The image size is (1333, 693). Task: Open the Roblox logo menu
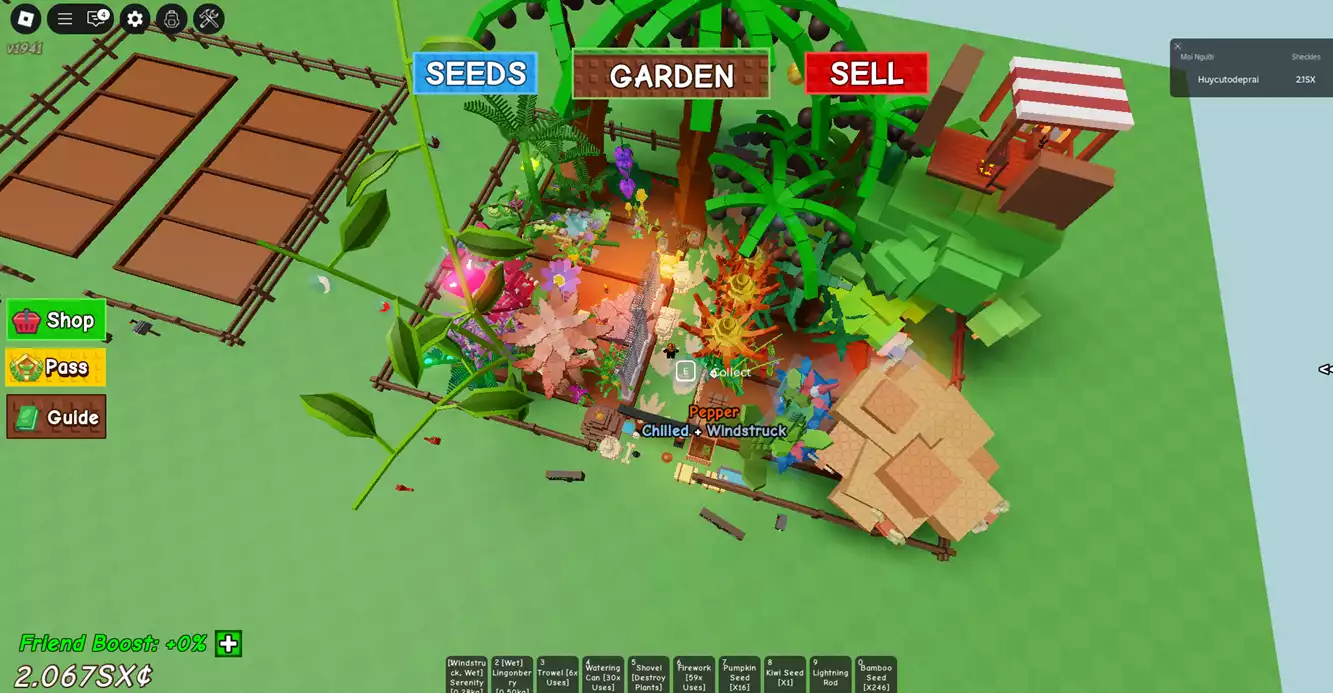25,18
